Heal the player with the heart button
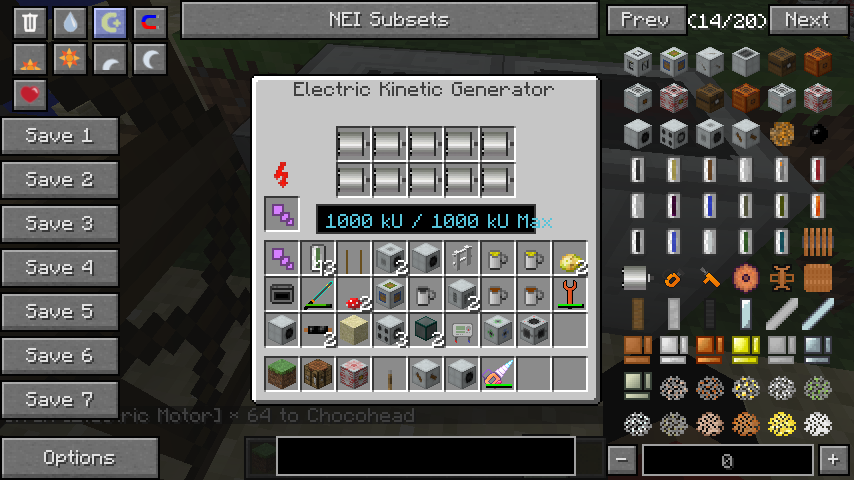This screenshot has height=480, width=854. click(30, 95)
